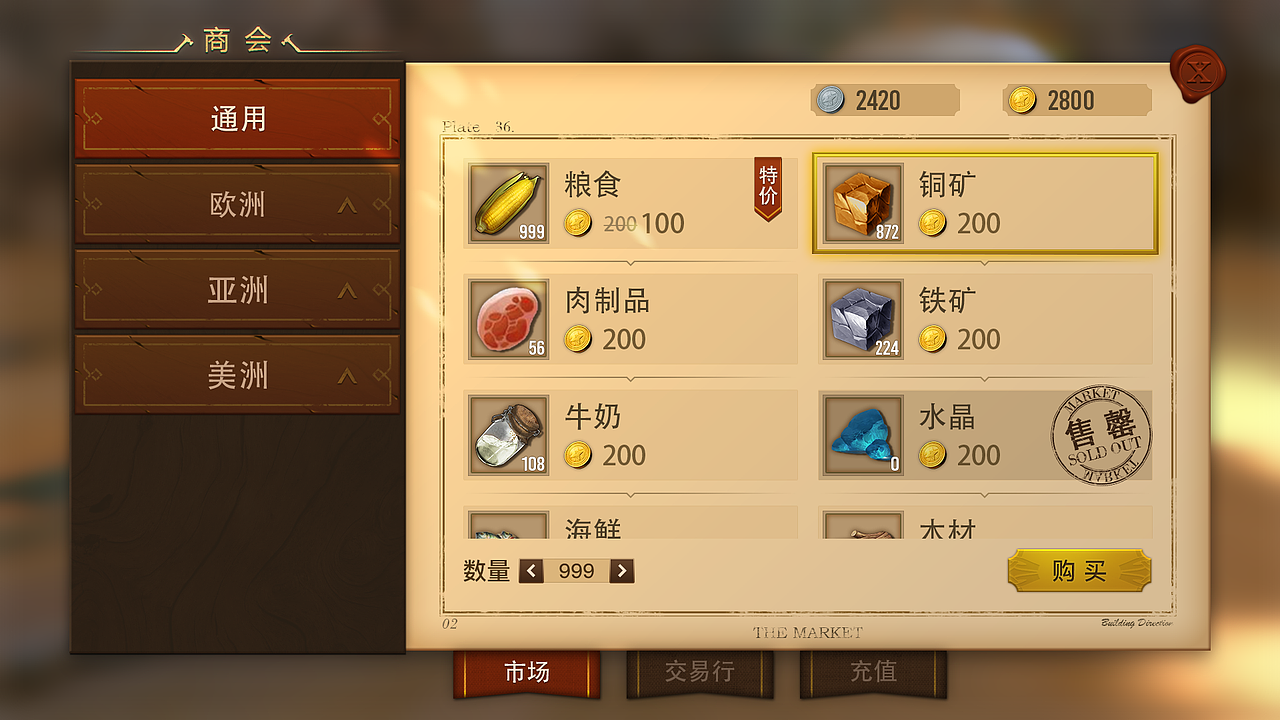Click the iron ore 铁矿 cube icon

pyautogui.click(x=863, y=320)
